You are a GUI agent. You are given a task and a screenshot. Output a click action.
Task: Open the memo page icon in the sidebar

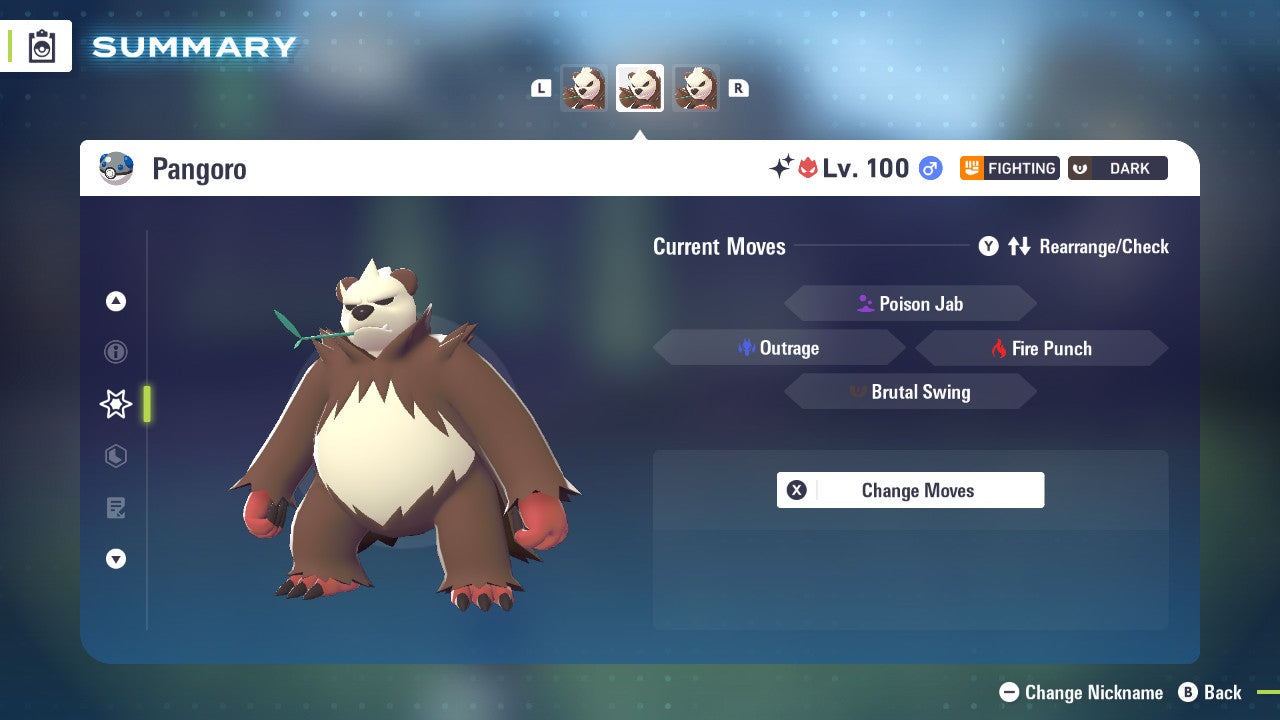click(115, 508)
